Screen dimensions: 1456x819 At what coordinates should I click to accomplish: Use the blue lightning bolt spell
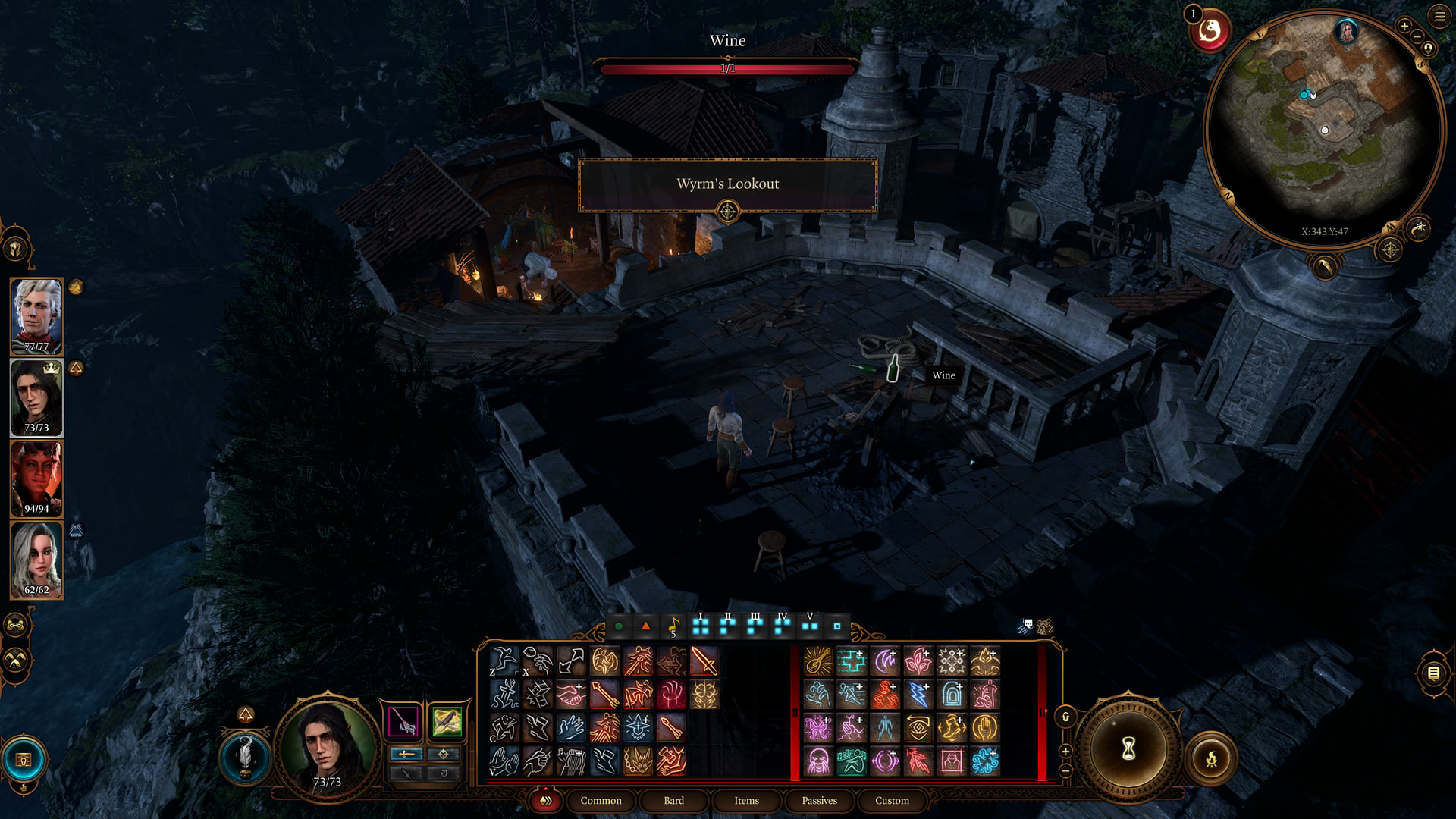pos(918,695)
